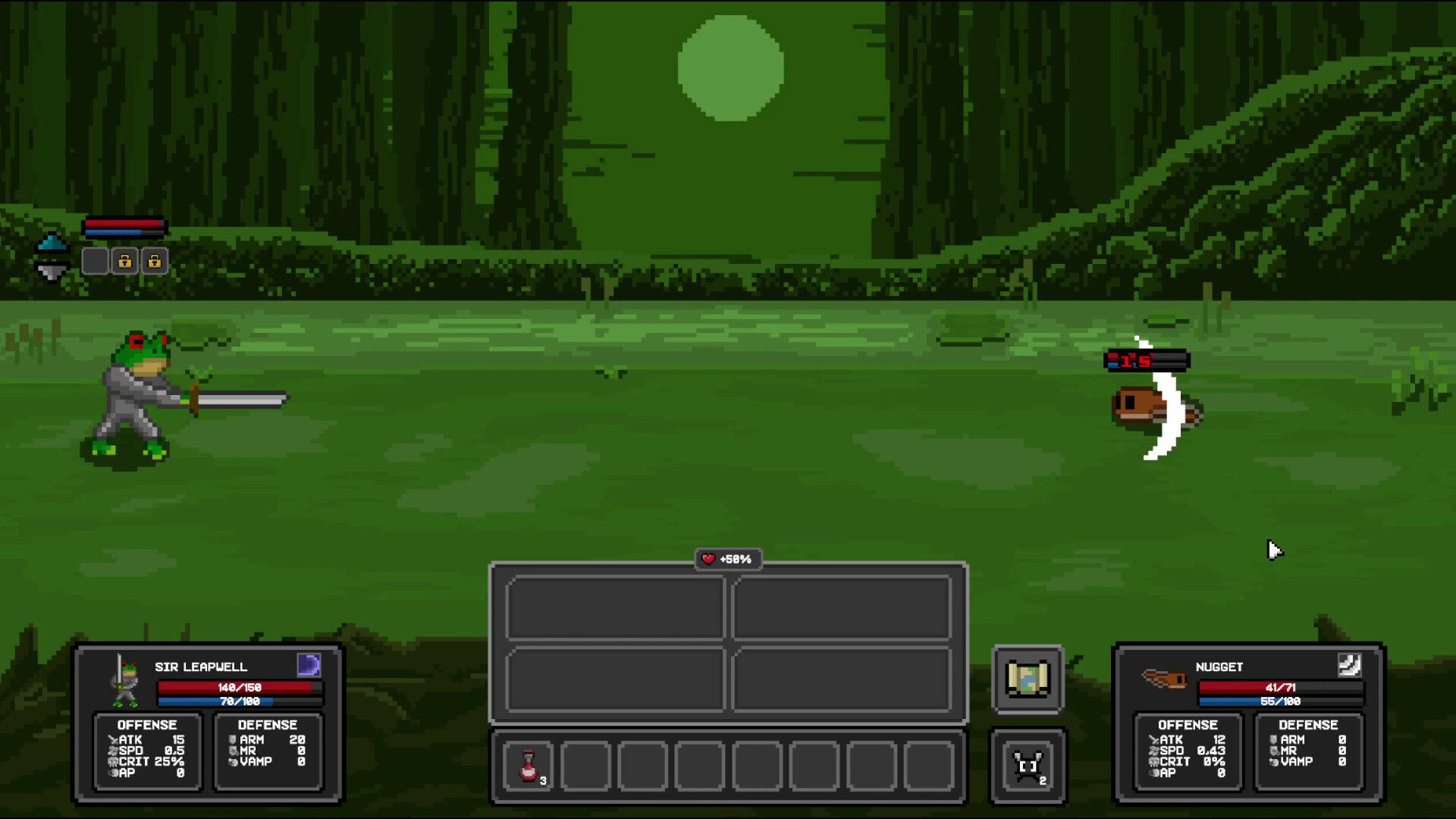Click the skull CRIT icon in Sir Leapwell's offense panel
The image size is (1456, 819).
112,762
